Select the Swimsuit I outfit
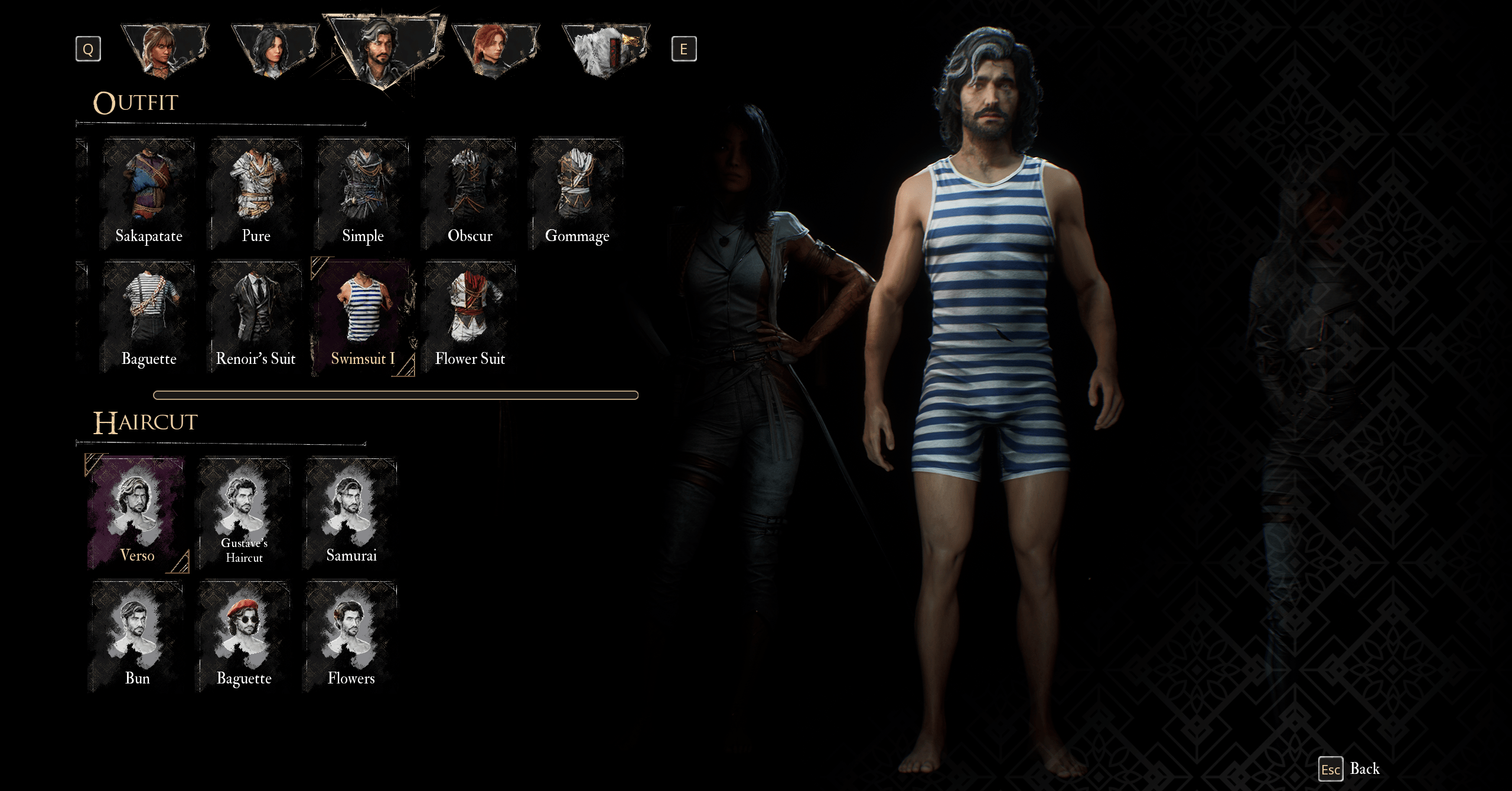 tap(363, 317)
